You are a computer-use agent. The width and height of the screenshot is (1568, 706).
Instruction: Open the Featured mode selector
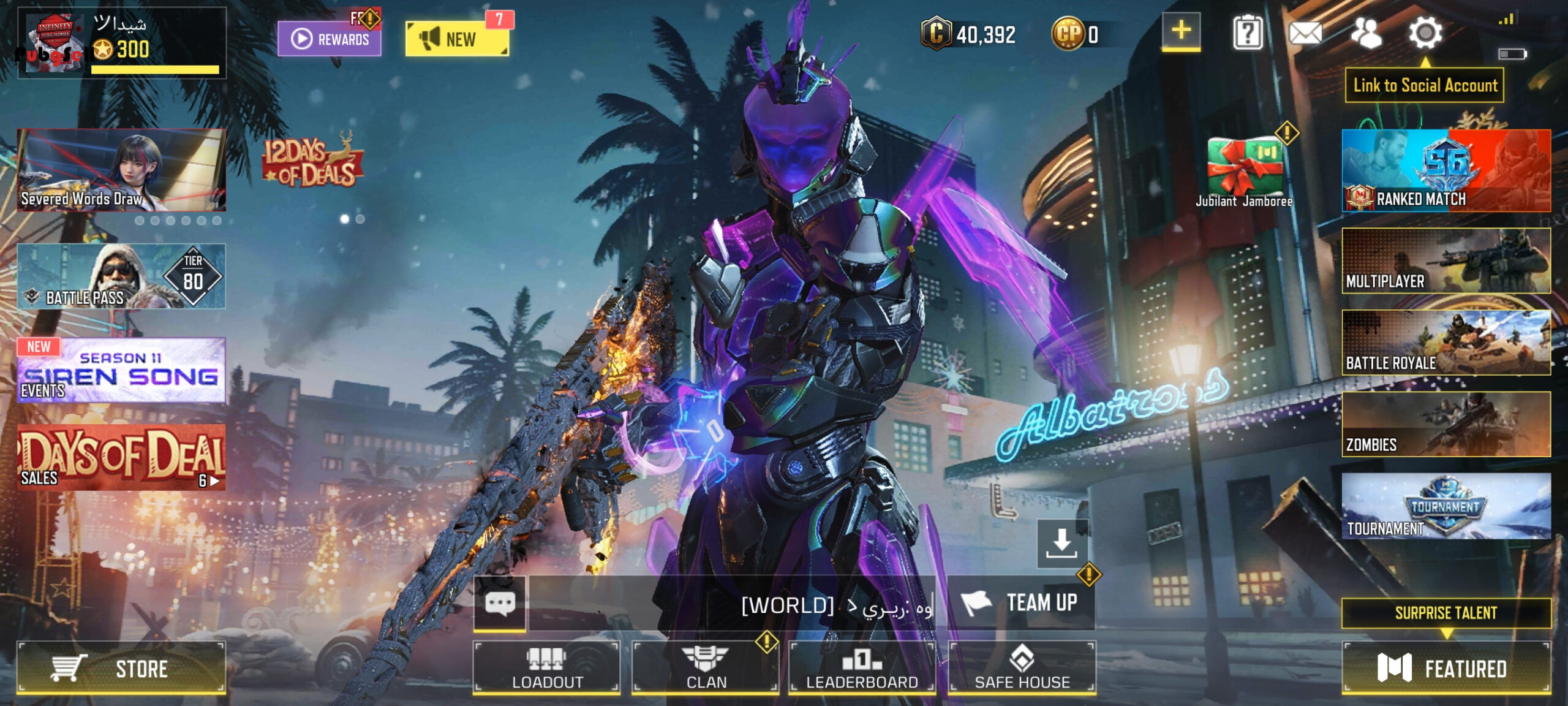pos(1445,667)
